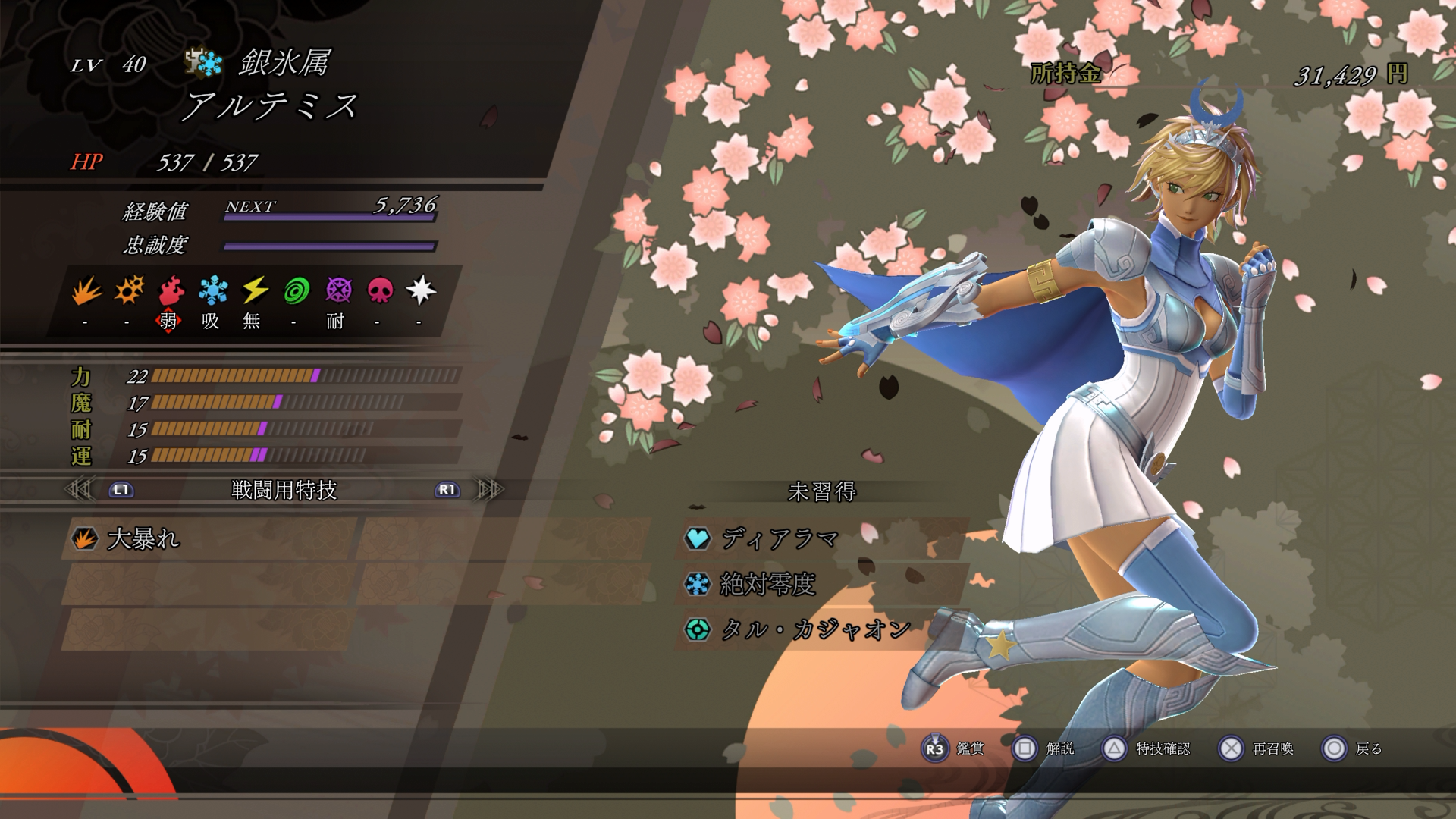Inspect the physical slash affinity icon
Screen dimensions: 1456x819
(86, 291)
